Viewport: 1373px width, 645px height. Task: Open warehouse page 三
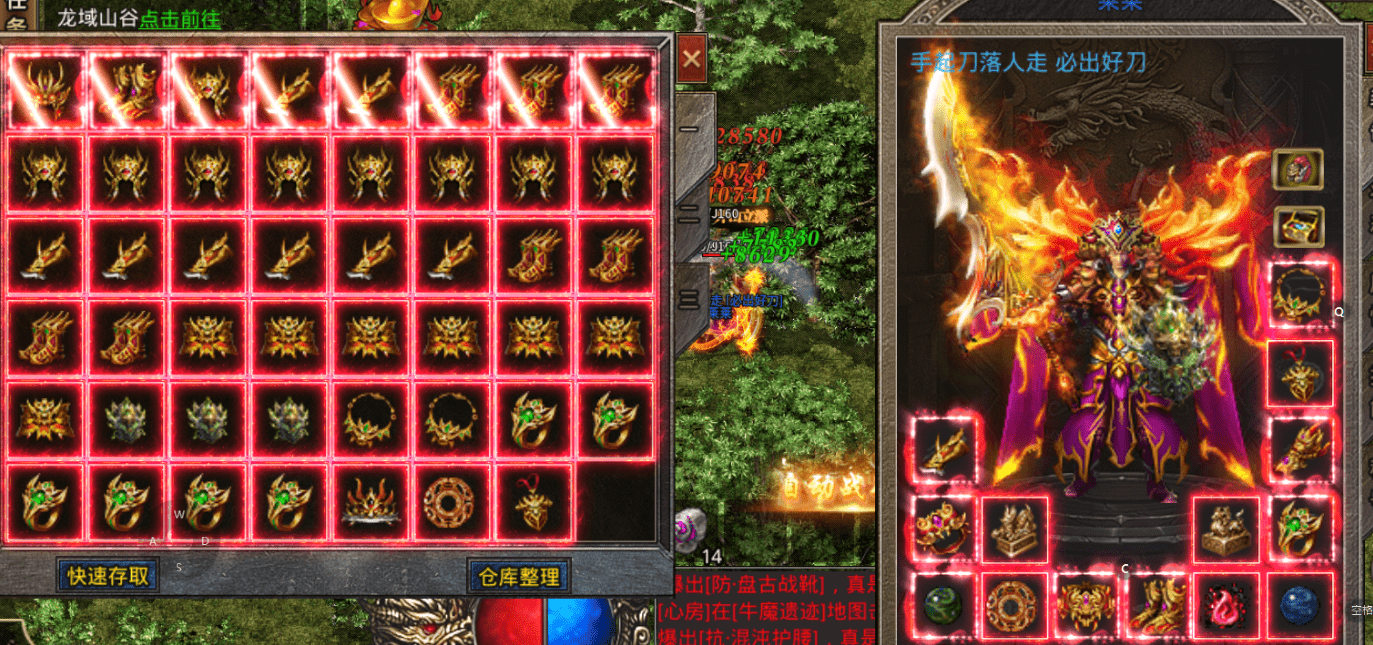pos(690,297)
